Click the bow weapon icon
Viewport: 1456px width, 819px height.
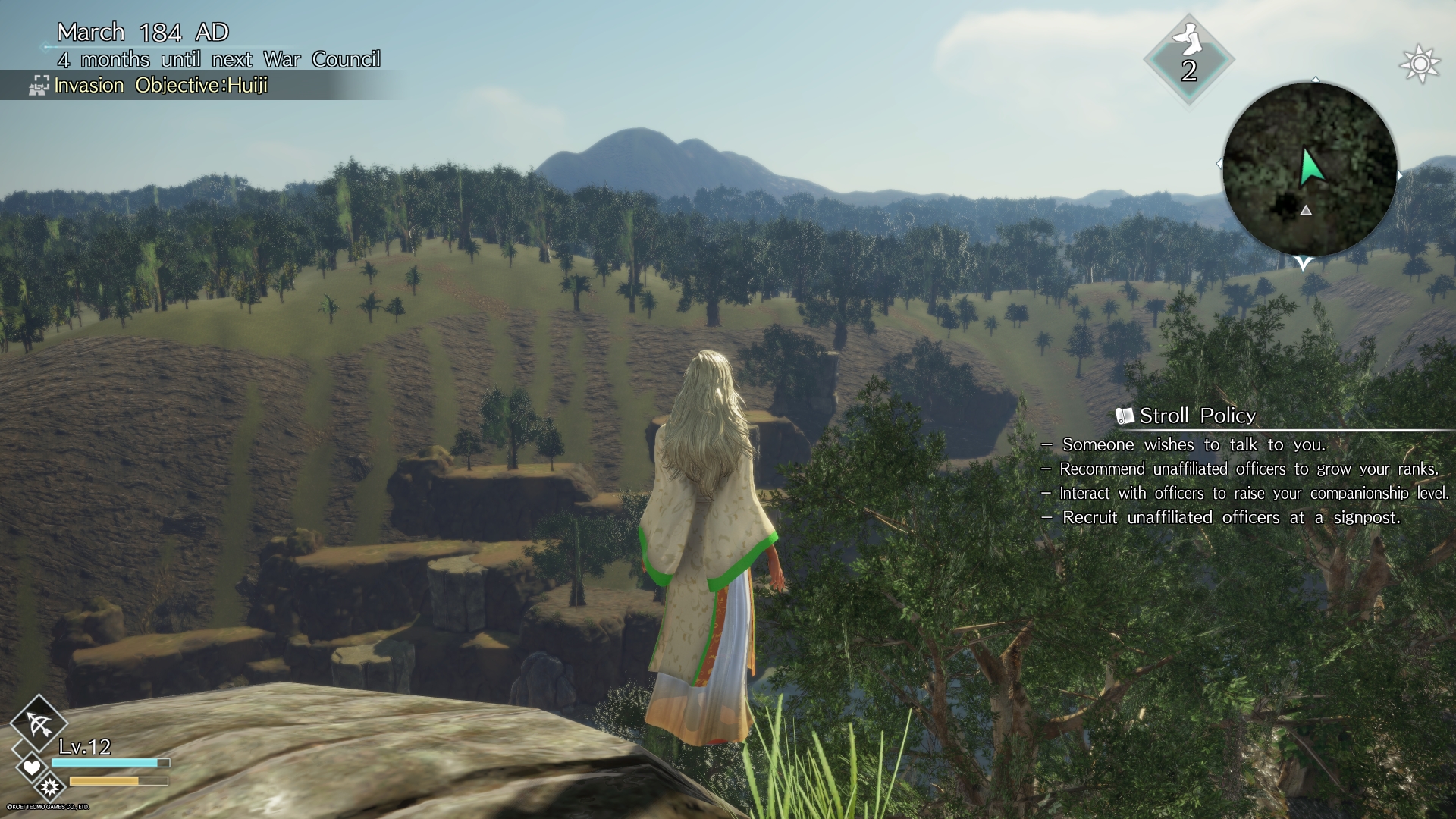point(38,724)
